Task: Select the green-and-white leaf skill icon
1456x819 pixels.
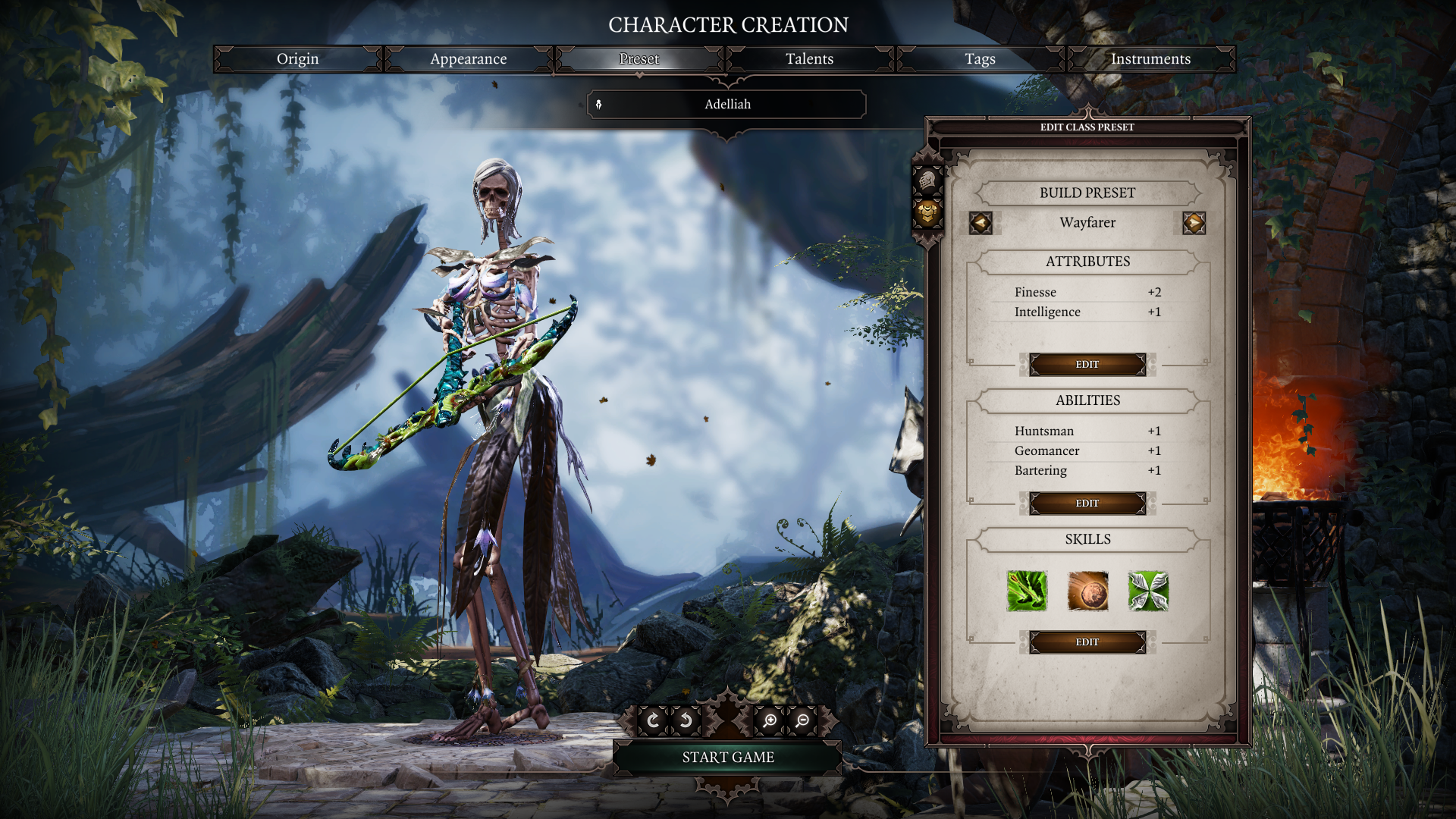Action: 1148,591
